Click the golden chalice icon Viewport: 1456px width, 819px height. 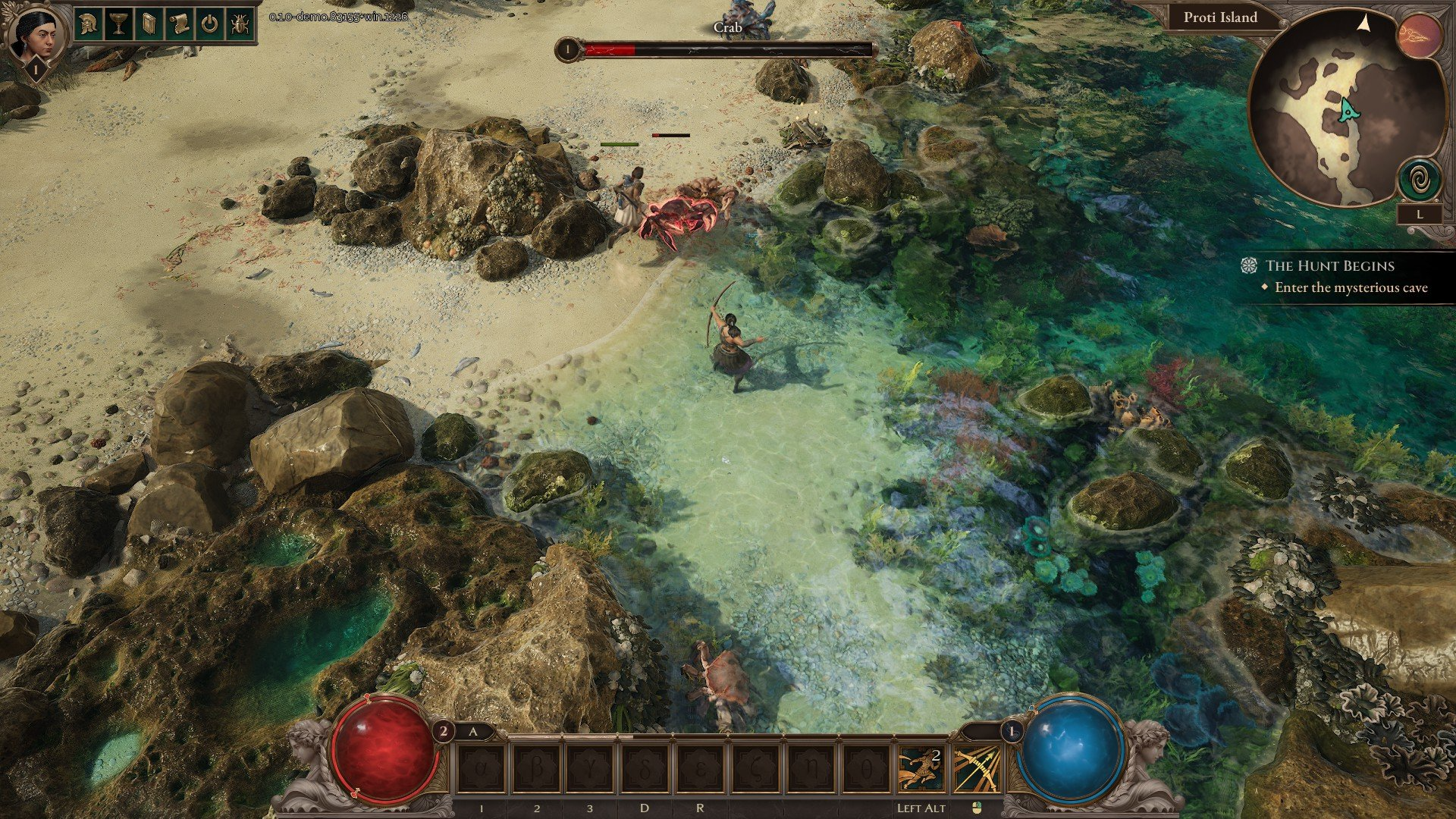tap(119, 24)
